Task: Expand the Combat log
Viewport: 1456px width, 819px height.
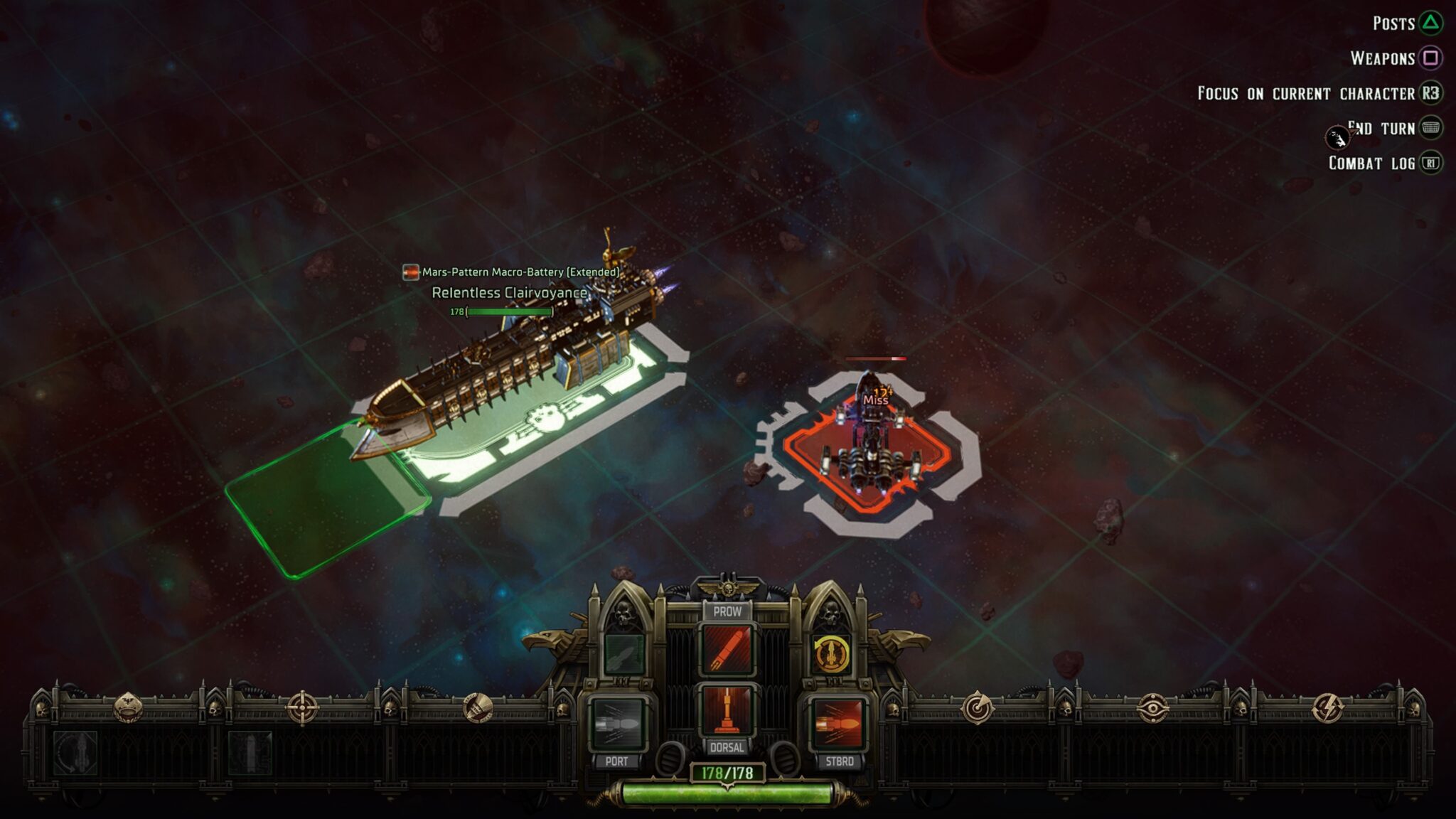Action: pyautogui.click(x=1435, y=164)
